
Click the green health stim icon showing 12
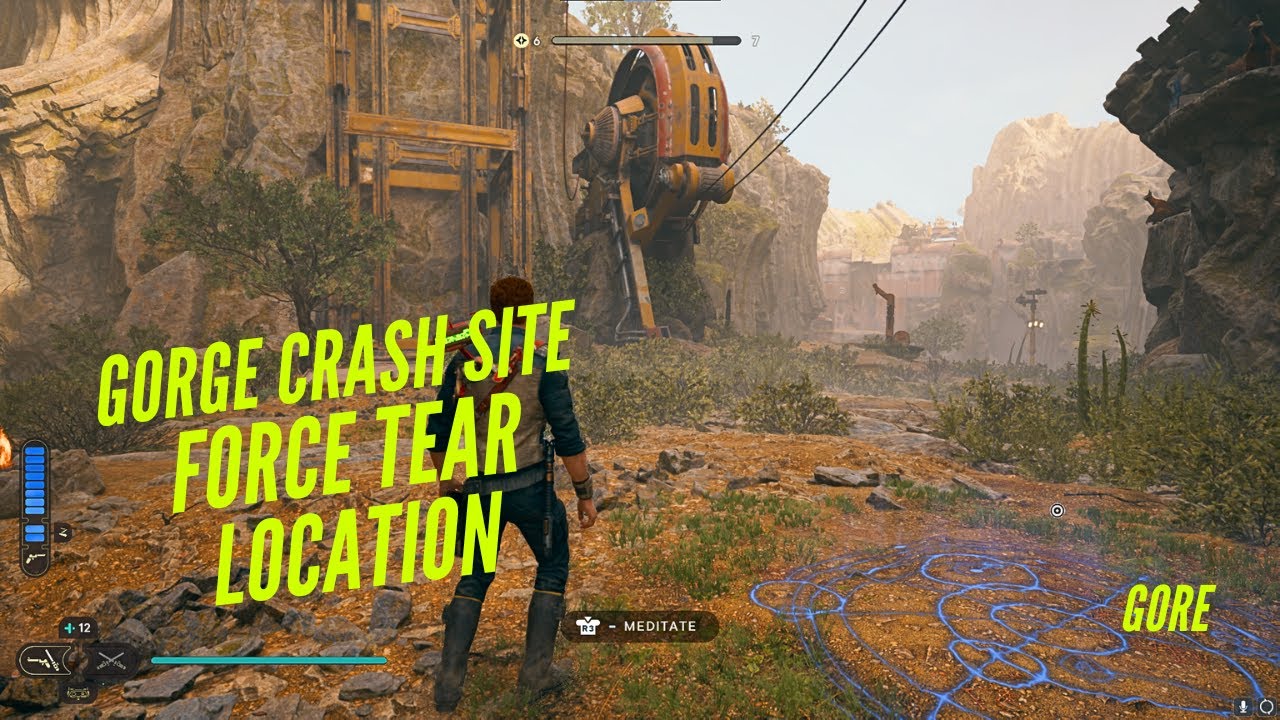click(x=68, y=627)
